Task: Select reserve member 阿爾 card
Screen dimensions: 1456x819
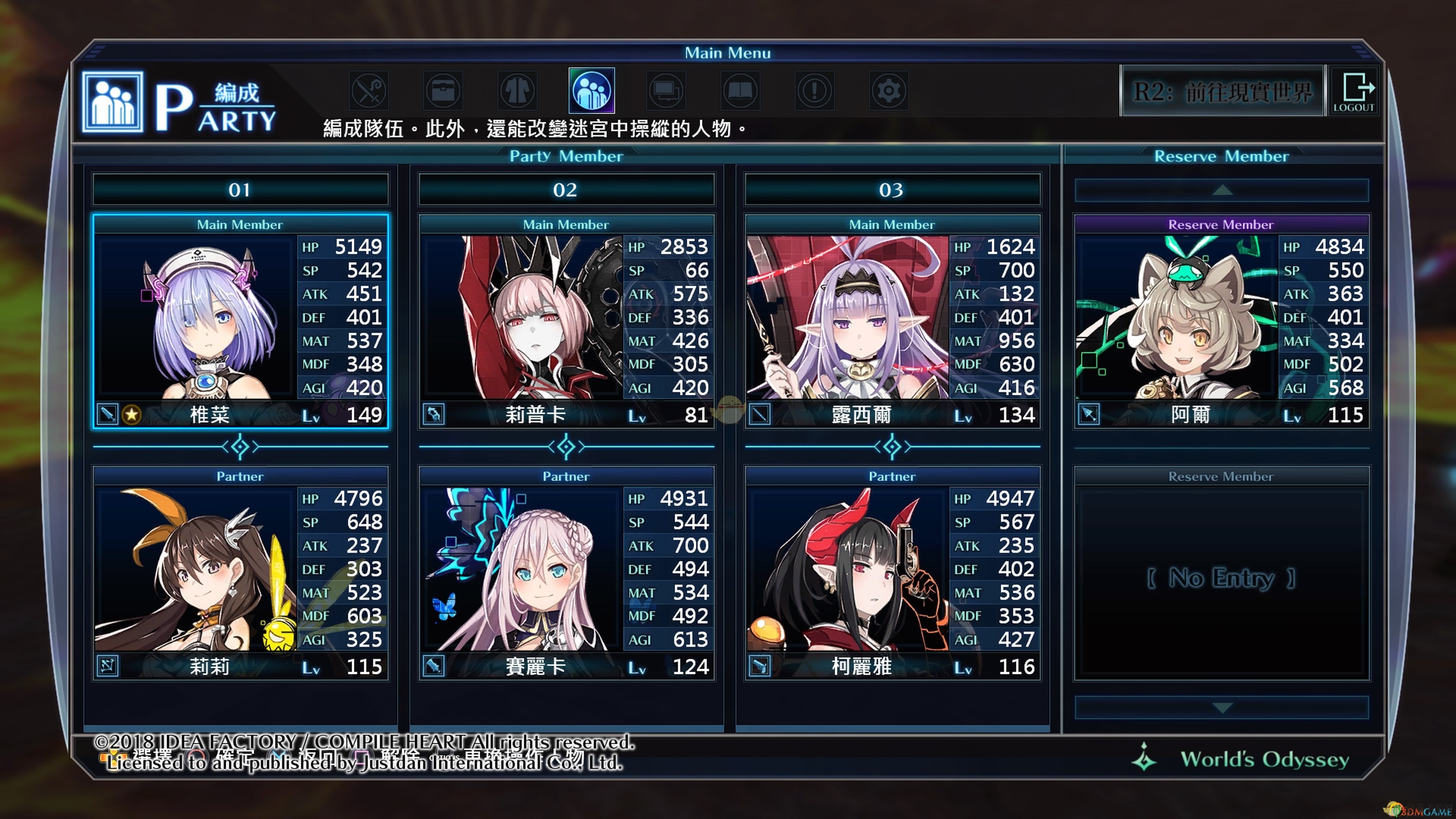Action: tap(1221, 321)
